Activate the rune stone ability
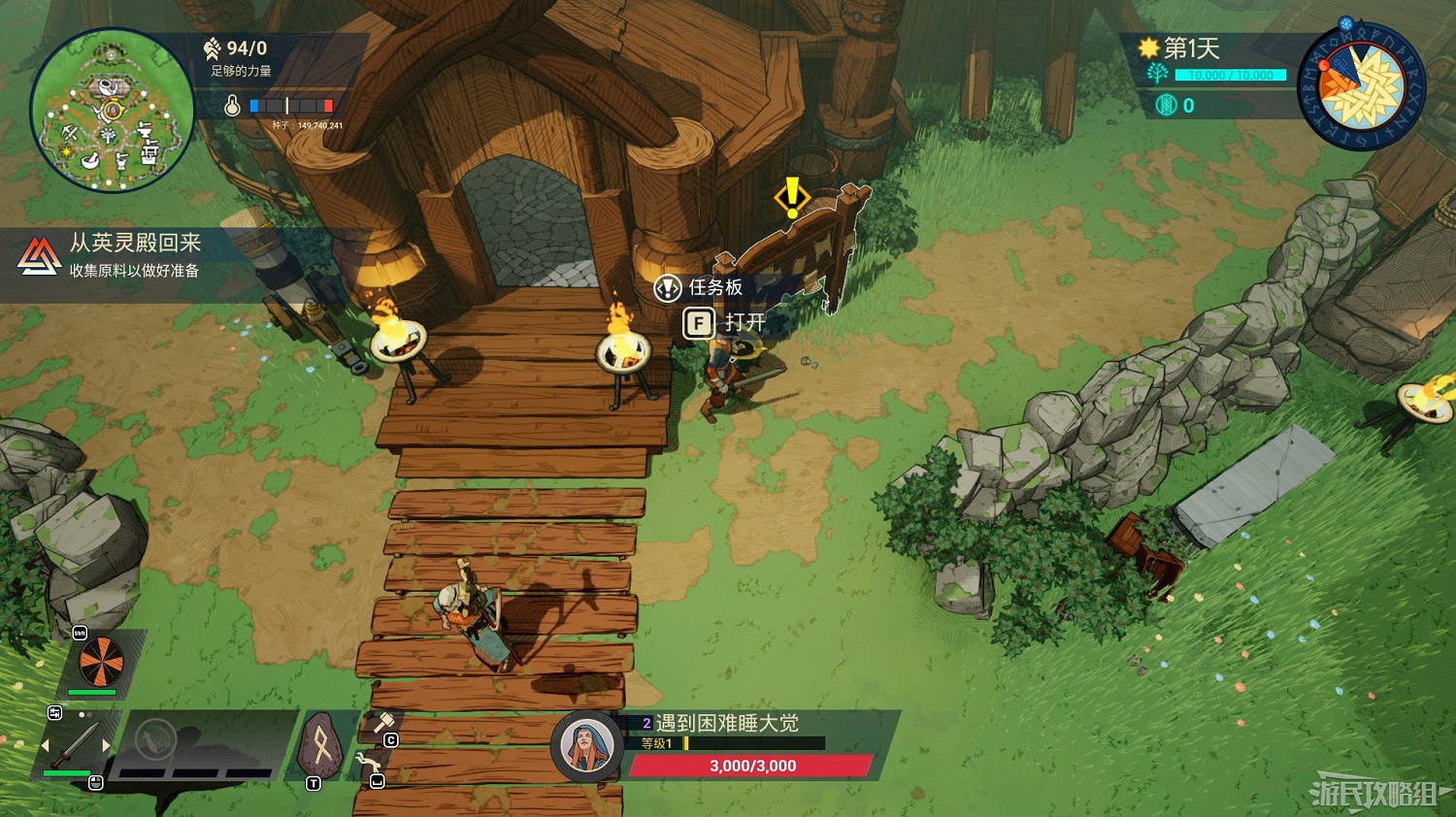 pos(318,745)
